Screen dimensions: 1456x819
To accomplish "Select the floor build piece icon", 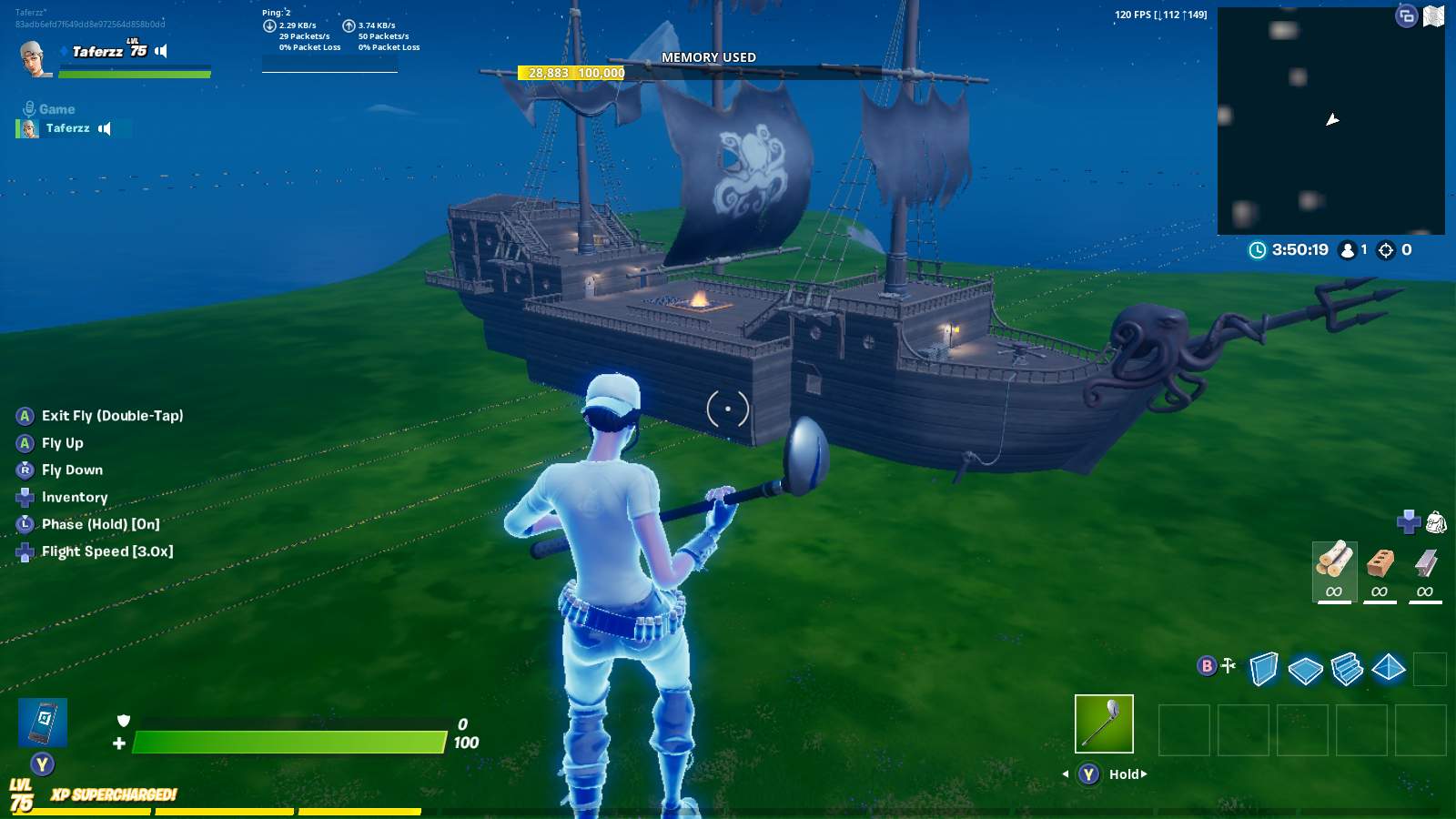I will (x=1305, y=667).
